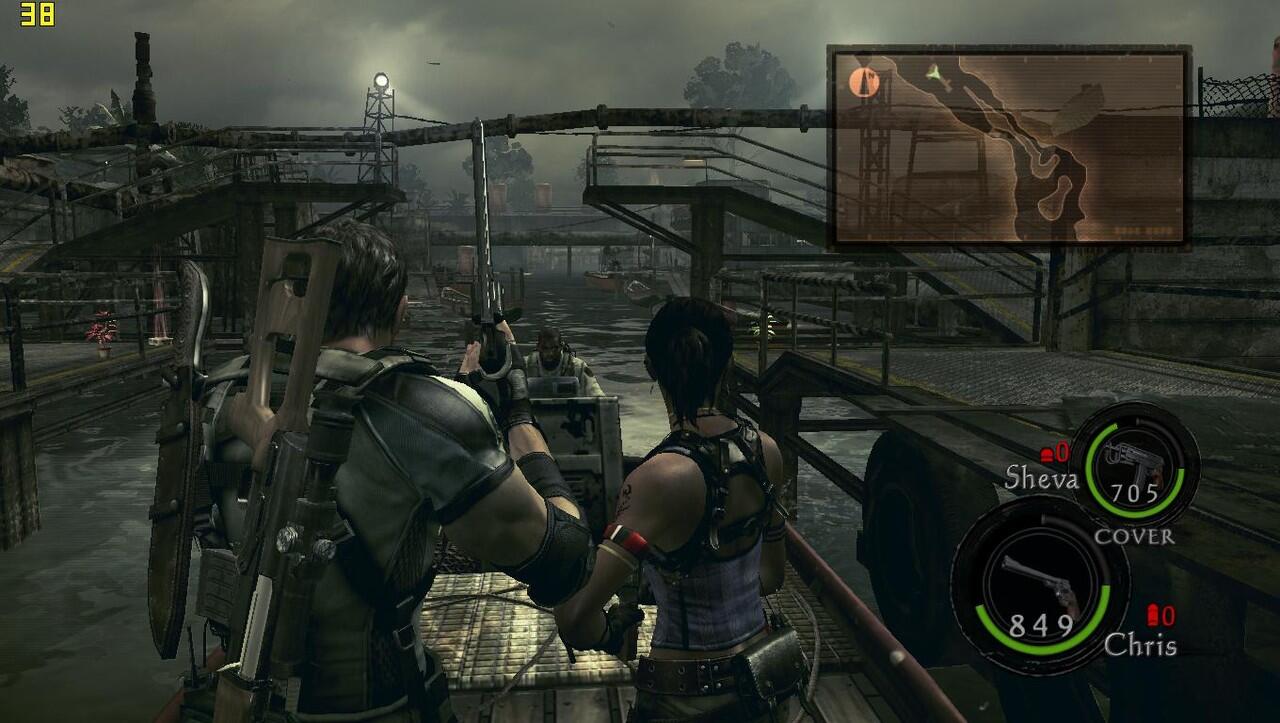Viewport: 1280px width, 723px height.
Task: Click the minimap in the corner
Action: tap(1009, 146)
